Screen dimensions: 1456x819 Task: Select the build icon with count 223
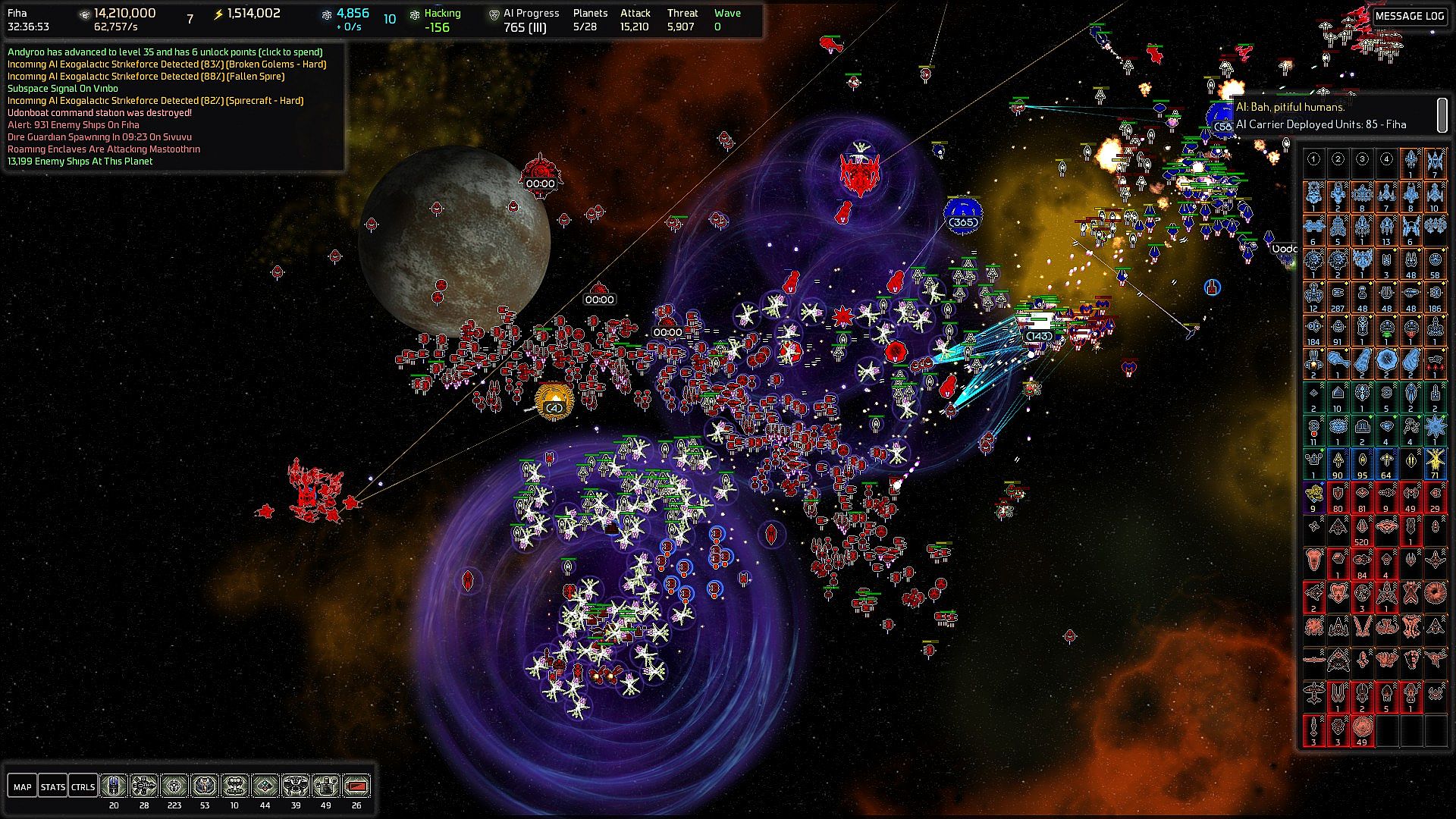pos(174,786)
